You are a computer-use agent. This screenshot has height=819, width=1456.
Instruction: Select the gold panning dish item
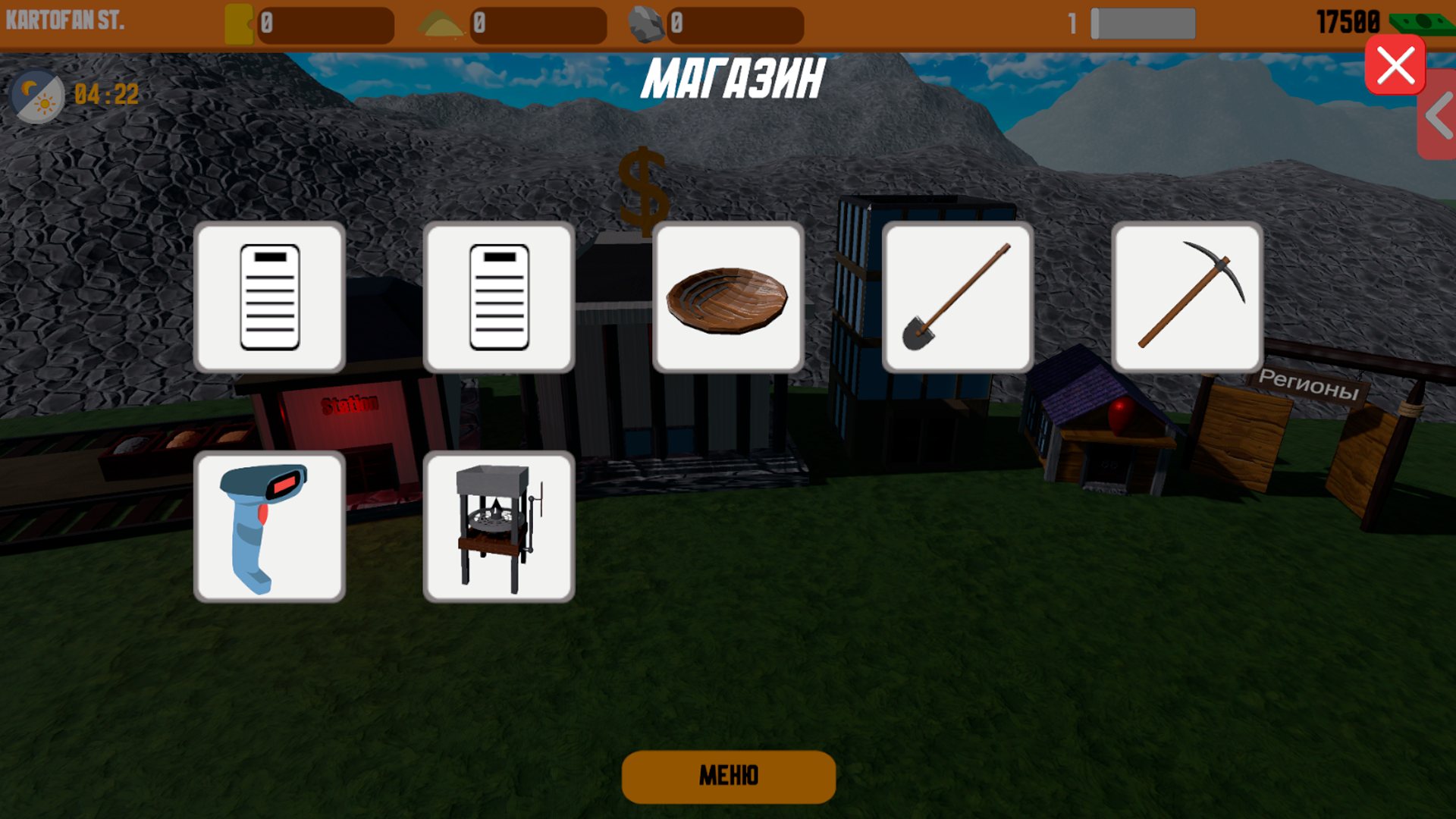pyautogui.click(x=728, y=297)
